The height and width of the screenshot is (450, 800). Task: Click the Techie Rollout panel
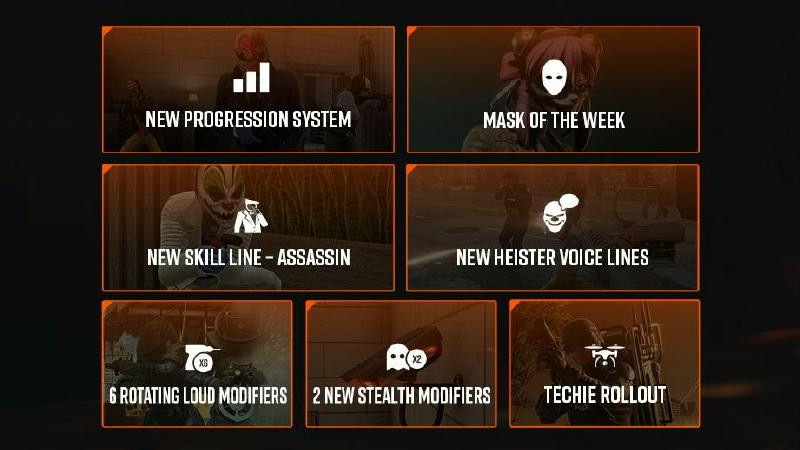point(604,364)
